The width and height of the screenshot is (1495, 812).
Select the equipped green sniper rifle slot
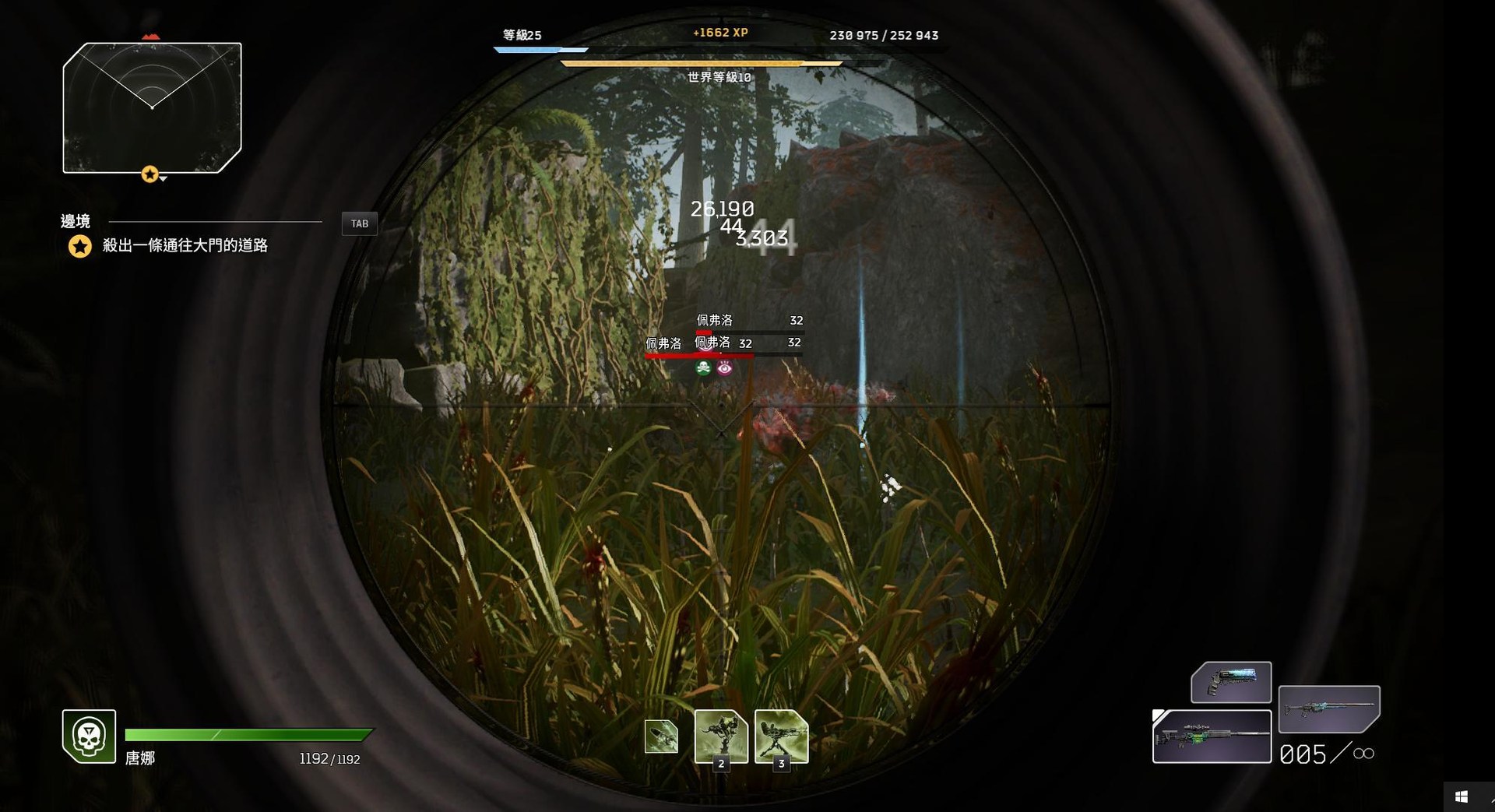[1212, 736]
